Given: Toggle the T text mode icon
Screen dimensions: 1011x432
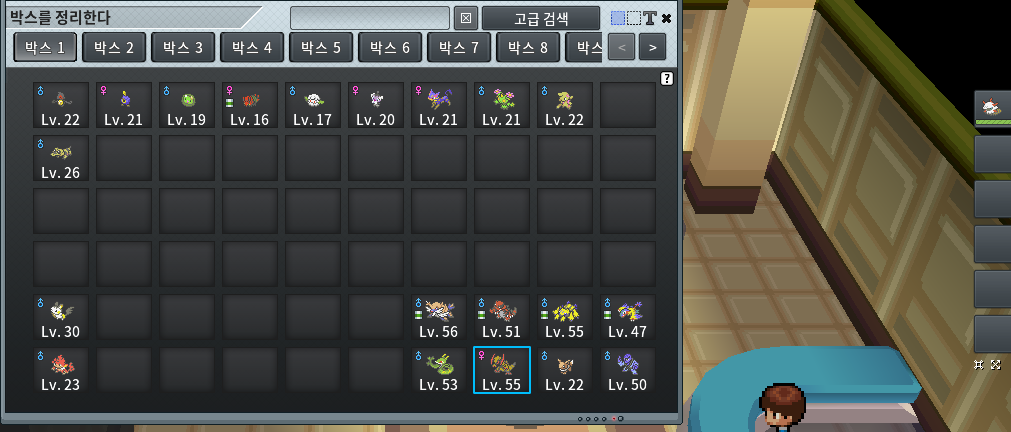Looking at the screenshot, I should [649, 18].
